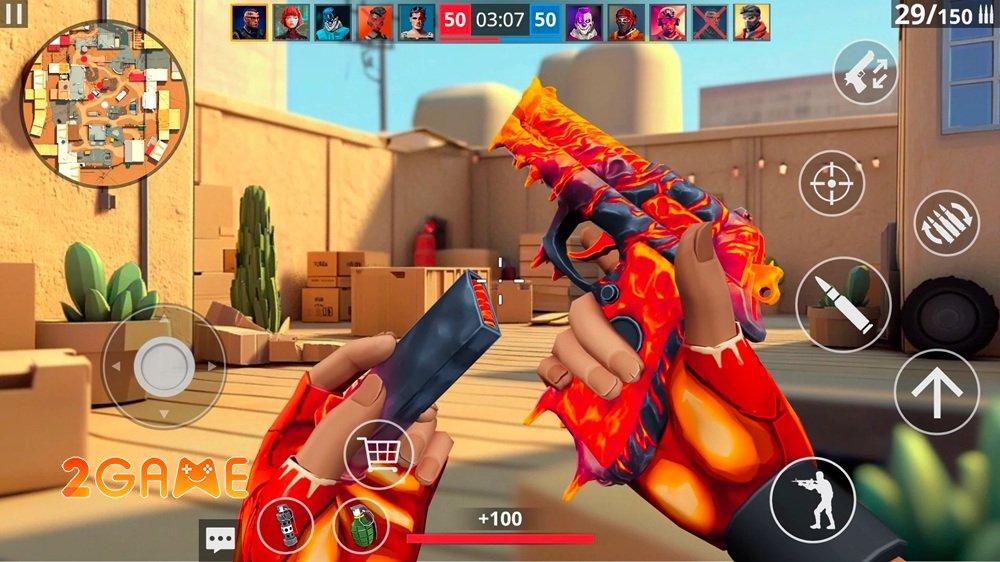Open the shop cart buy menu
Image resolution: width=1000 pixels, height=562 pixels.
(379, 455)
